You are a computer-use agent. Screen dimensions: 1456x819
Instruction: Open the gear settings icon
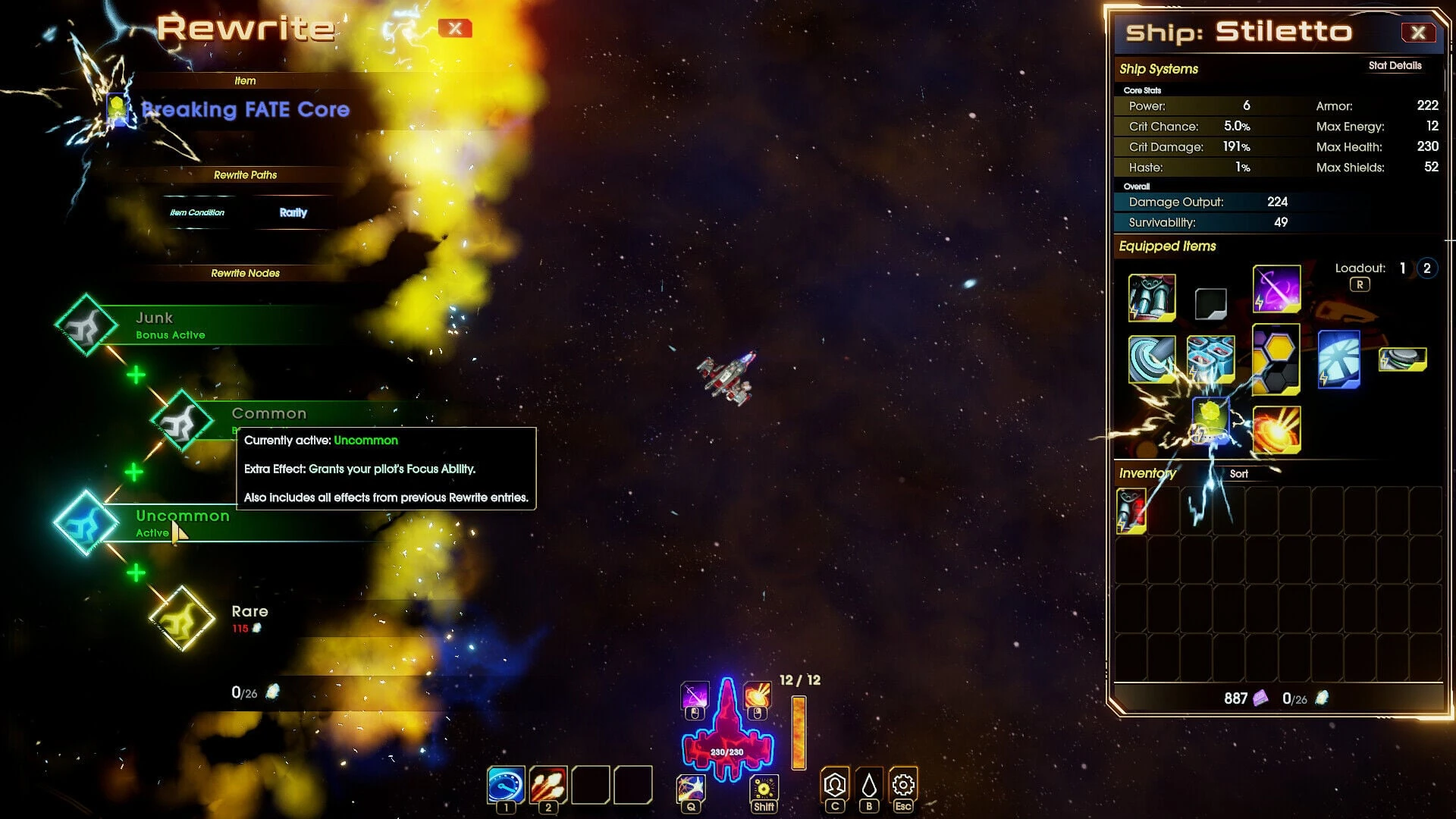coord(902,786)
